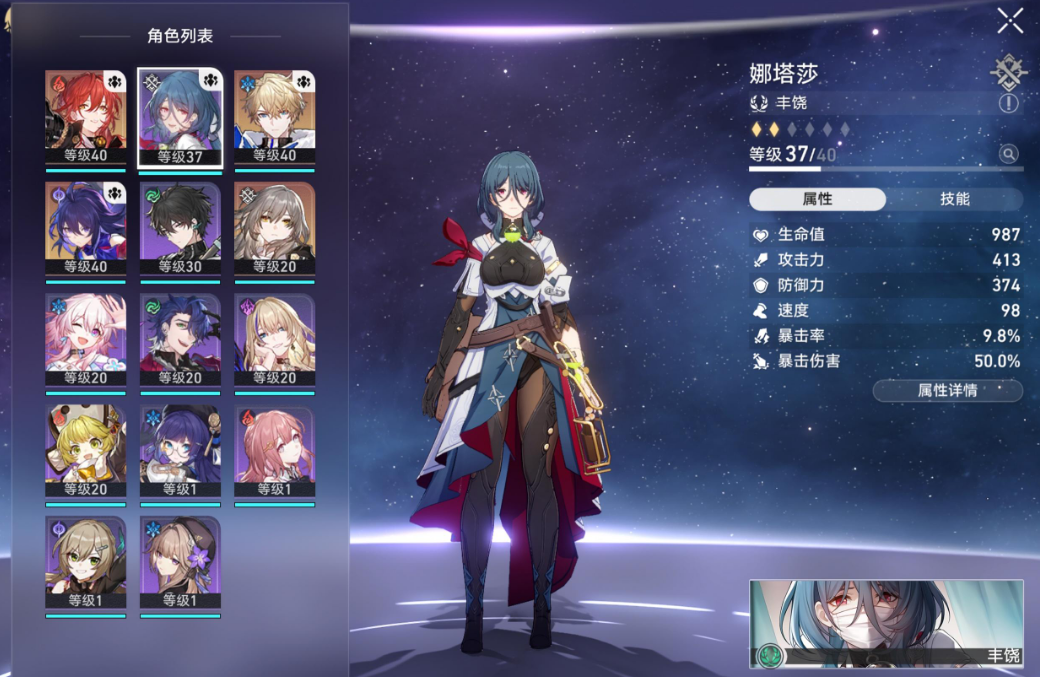Image resolution: width=1040 pixels, height=677 pixels.
Task: Open the 属性详情 stat details
Action: [x=947, y=390]
